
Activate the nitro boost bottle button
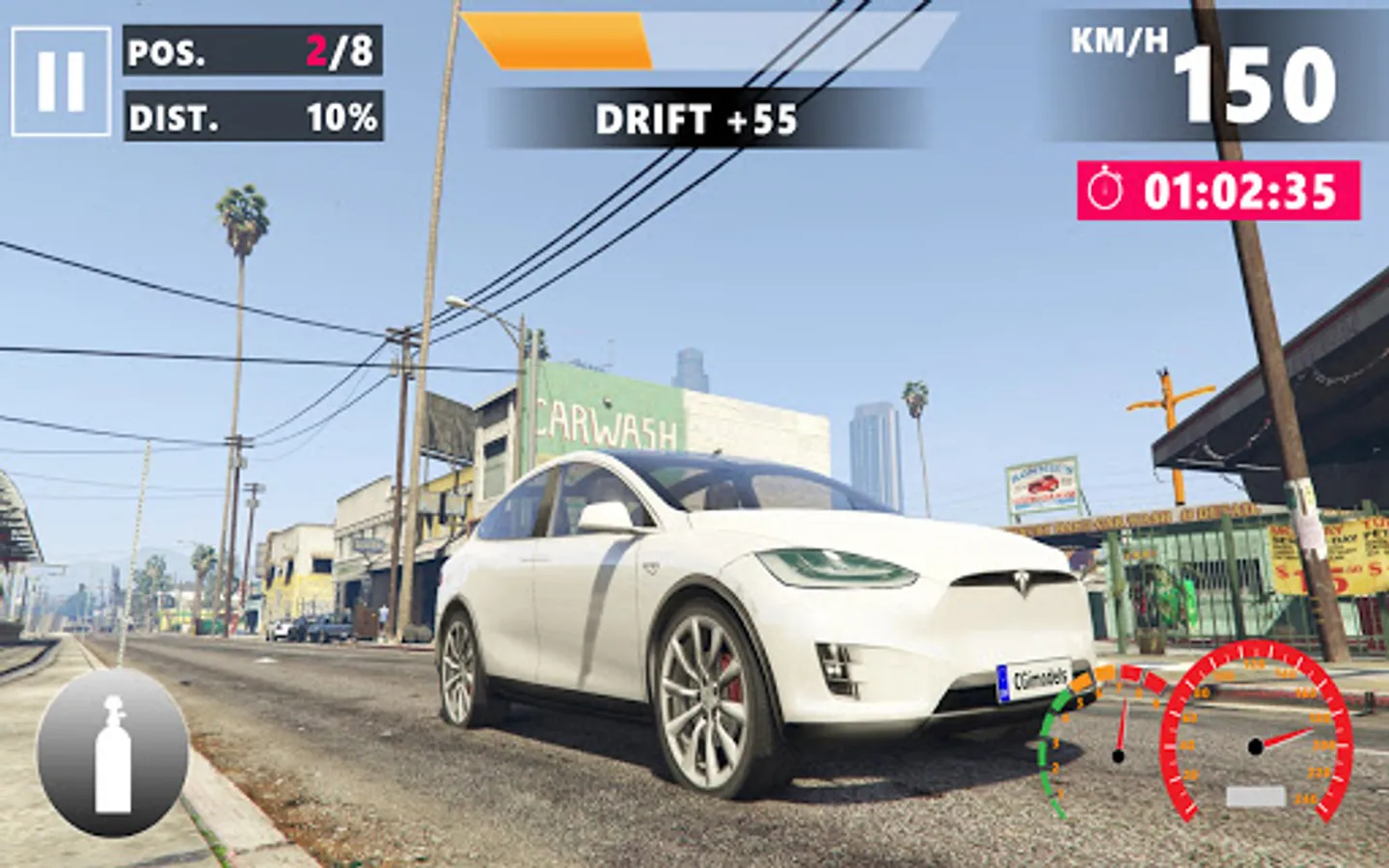coord(113,753)
